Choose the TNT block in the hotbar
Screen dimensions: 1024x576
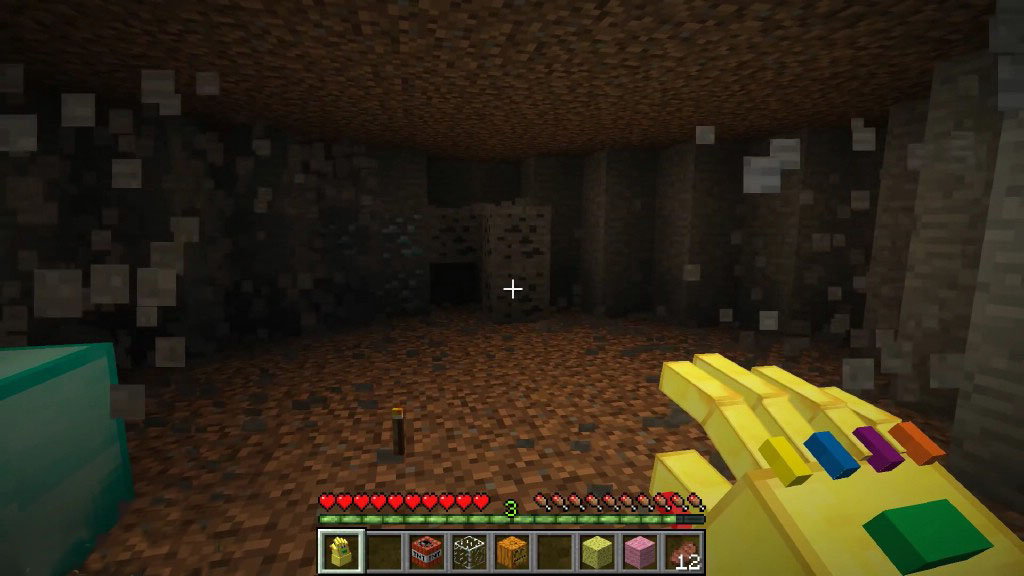[x=426, y=551]
